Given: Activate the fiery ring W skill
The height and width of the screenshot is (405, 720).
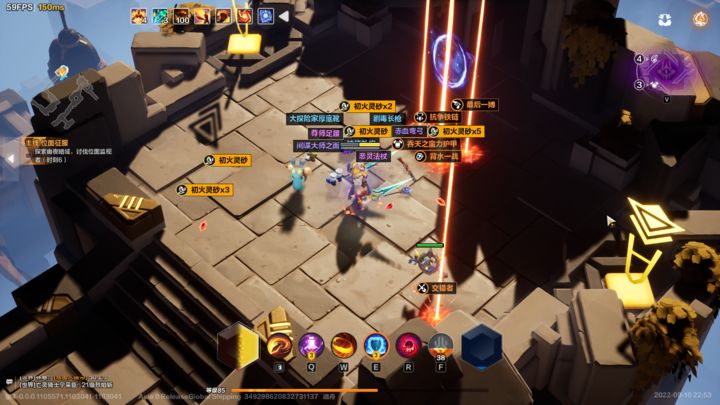Looking at the screenshot, I should (x=344, y=346).
